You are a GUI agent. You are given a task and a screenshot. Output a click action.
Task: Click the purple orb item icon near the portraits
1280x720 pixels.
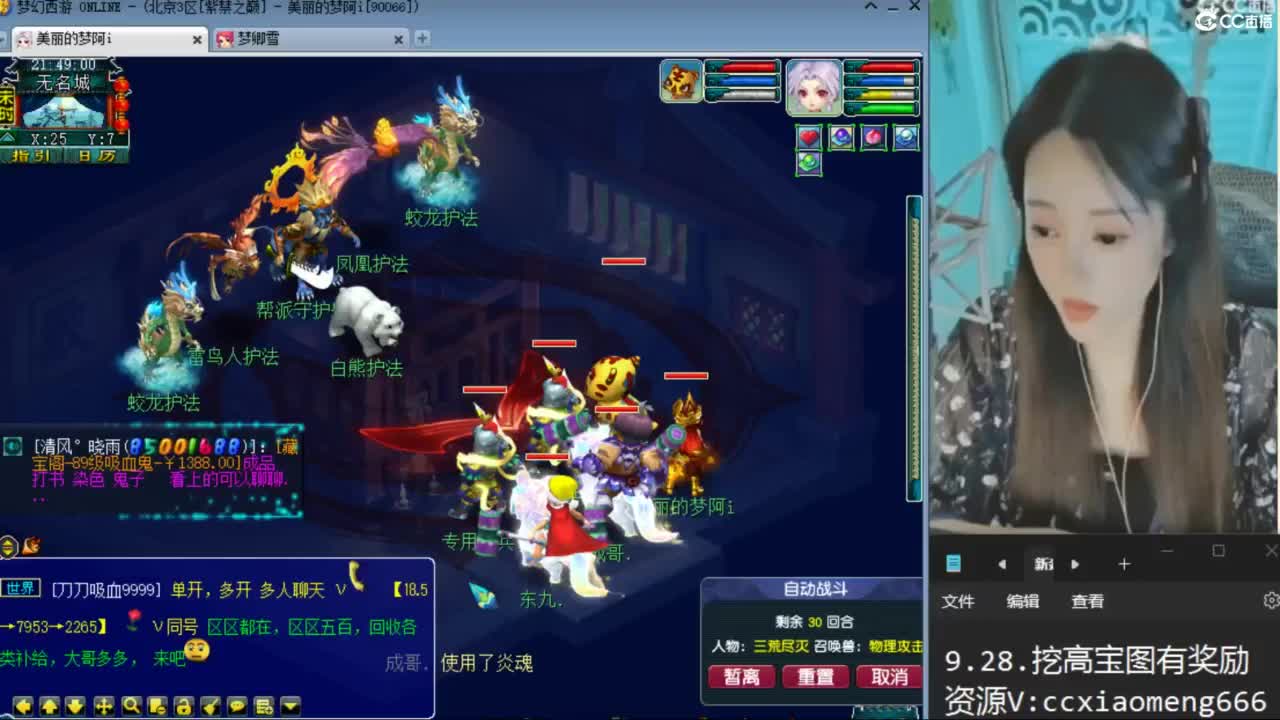842,137
